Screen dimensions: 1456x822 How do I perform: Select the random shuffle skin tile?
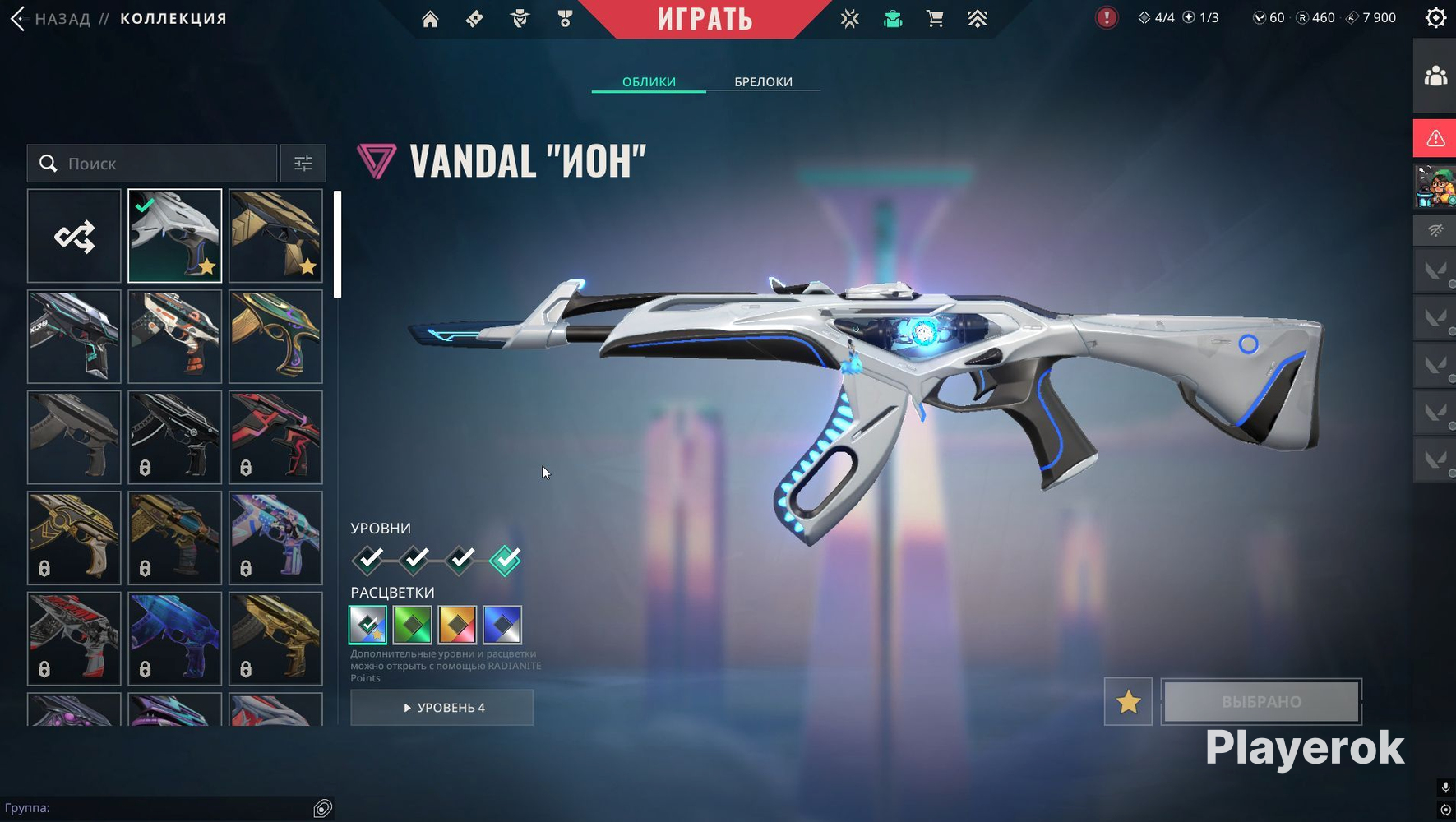coord(74,237)
